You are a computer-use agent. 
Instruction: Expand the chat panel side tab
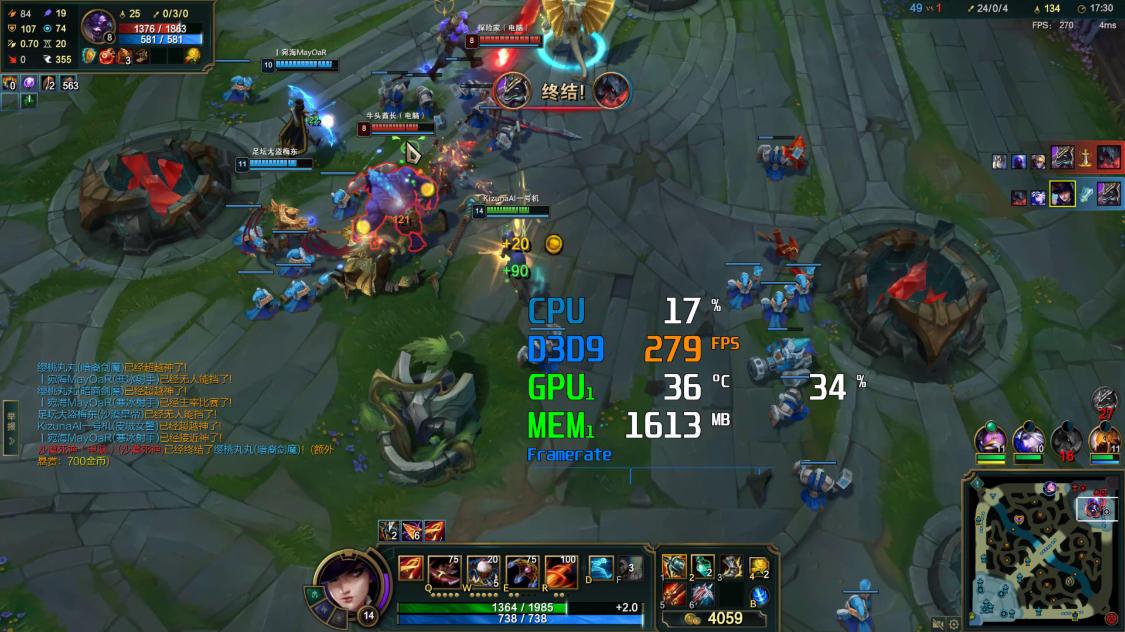(11, 420)
